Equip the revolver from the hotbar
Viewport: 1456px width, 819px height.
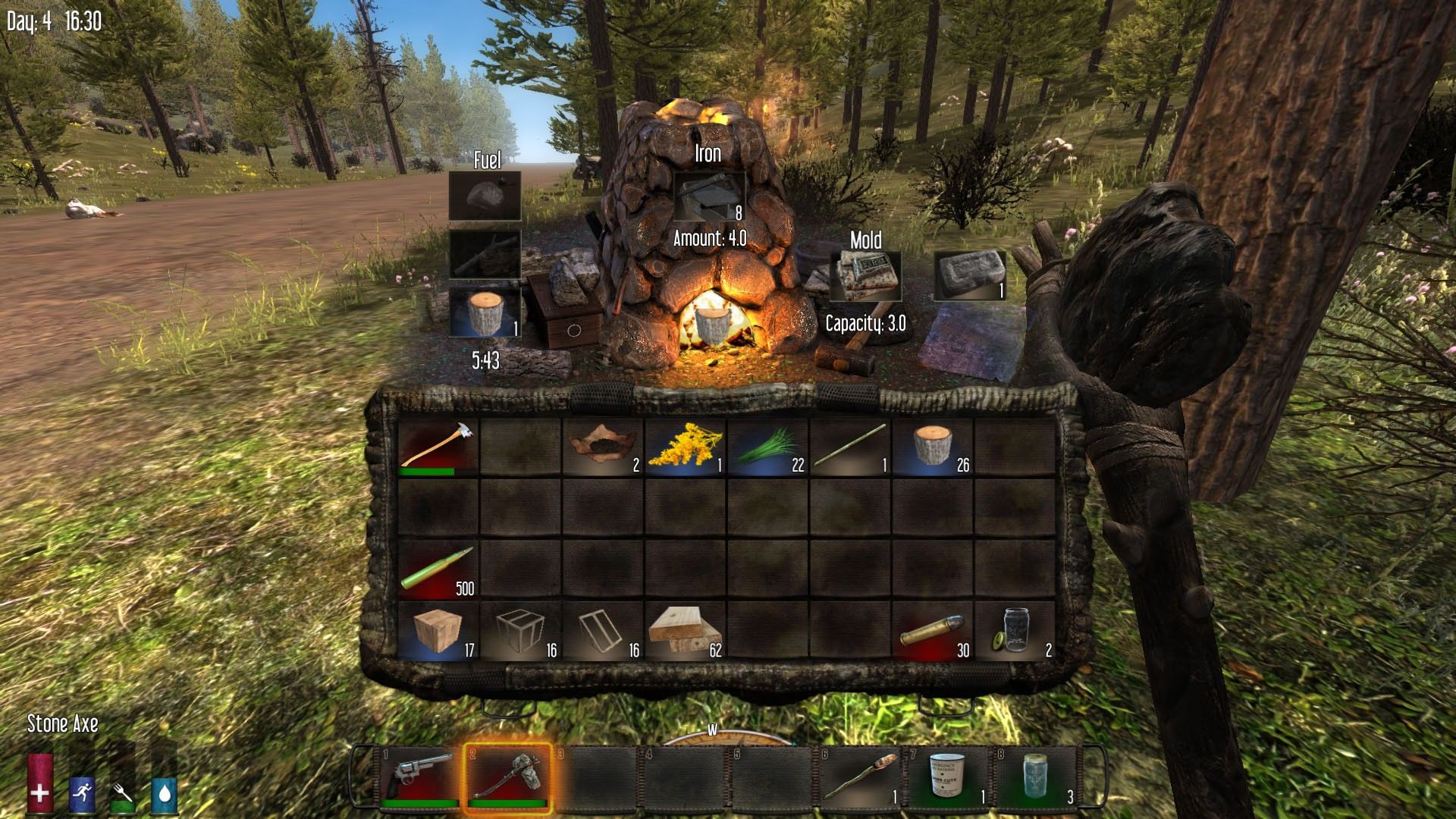tap(422, 777)
